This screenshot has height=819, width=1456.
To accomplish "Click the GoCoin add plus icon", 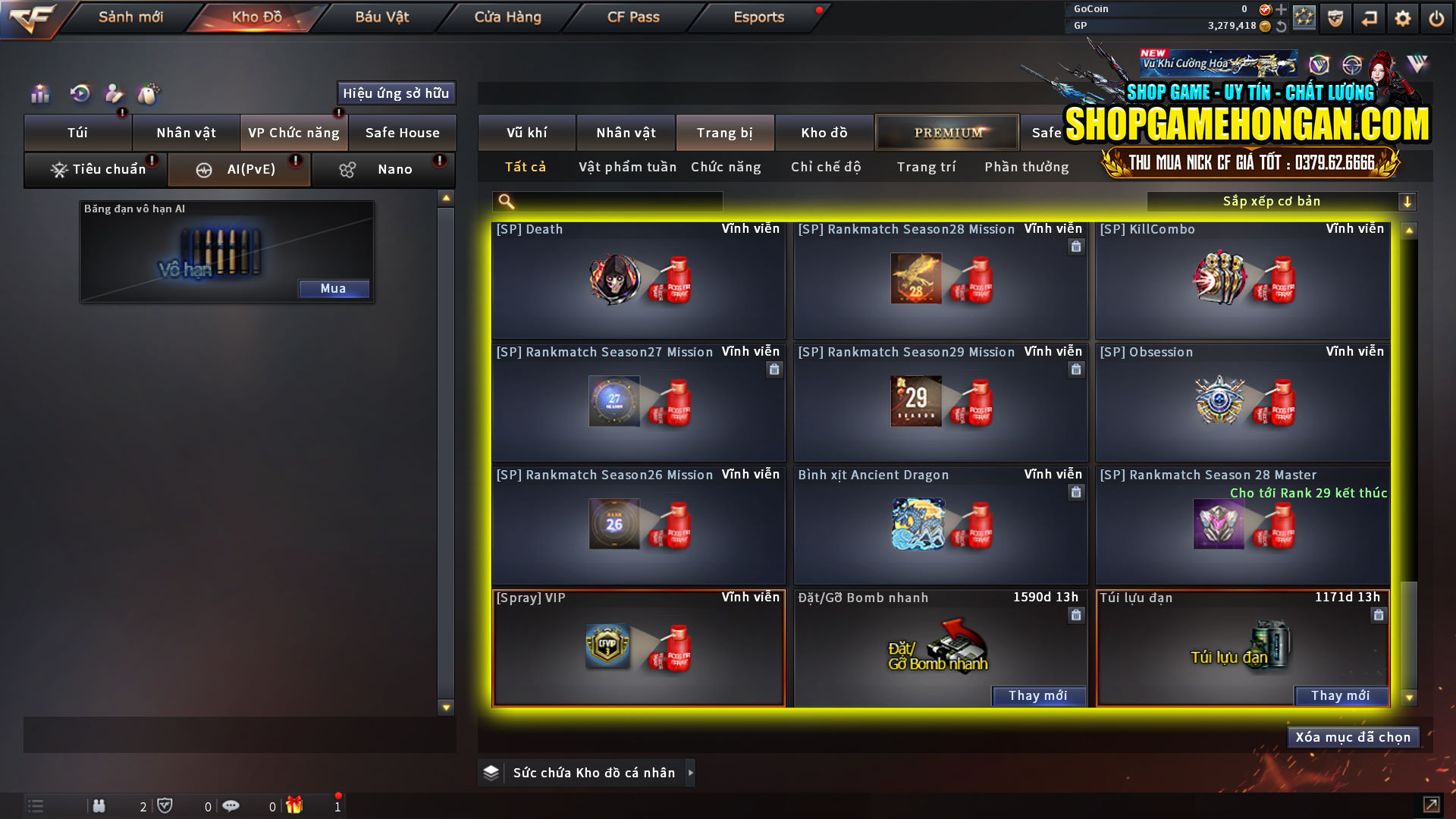I will (x=1282, y=10).
